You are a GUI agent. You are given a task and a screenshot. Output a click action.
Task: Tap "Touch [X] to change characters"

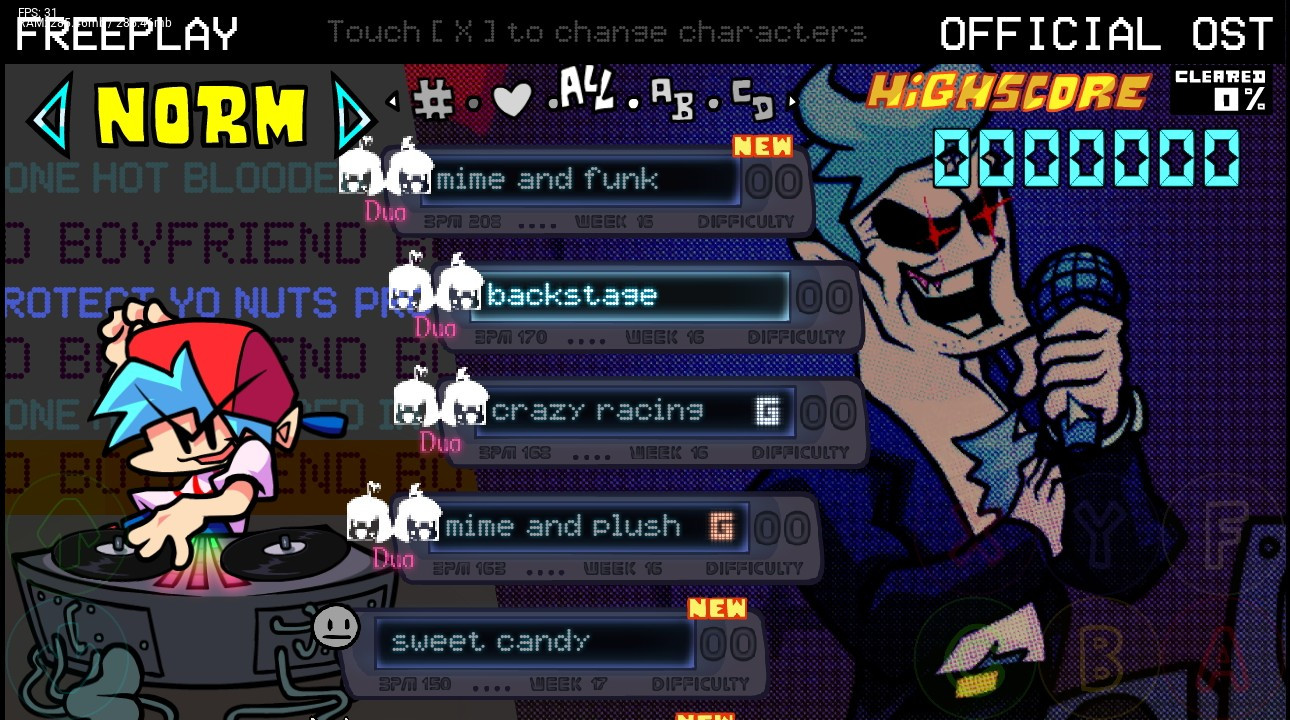(597, 32)
